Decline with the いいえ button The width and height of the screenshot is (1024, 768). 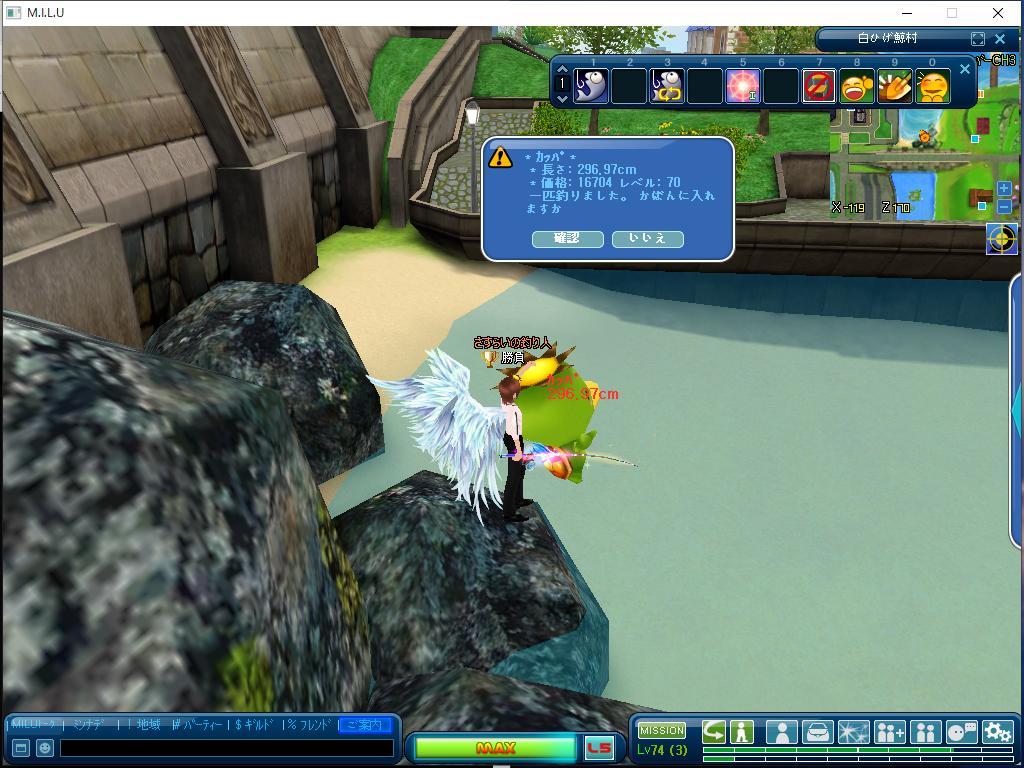coord(647,238)
